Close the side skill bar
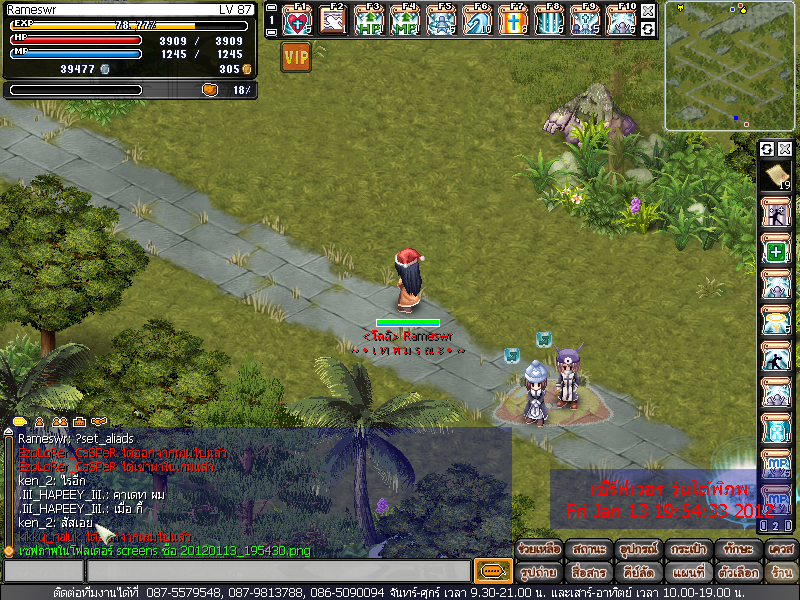The height and width of the screenshot is (600, 800). coord(785,149)
